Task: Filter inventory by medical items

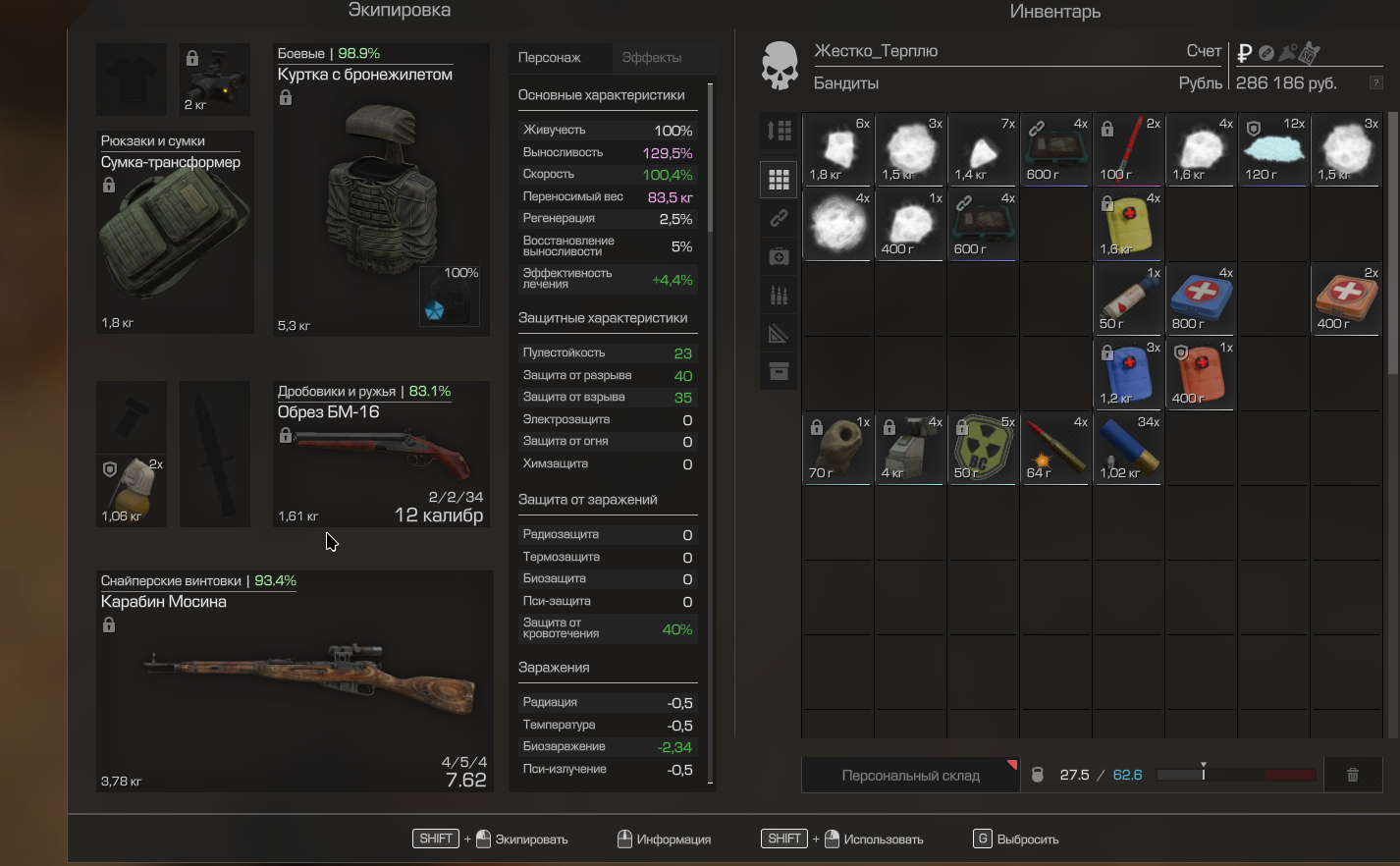Action: point(779,256)
